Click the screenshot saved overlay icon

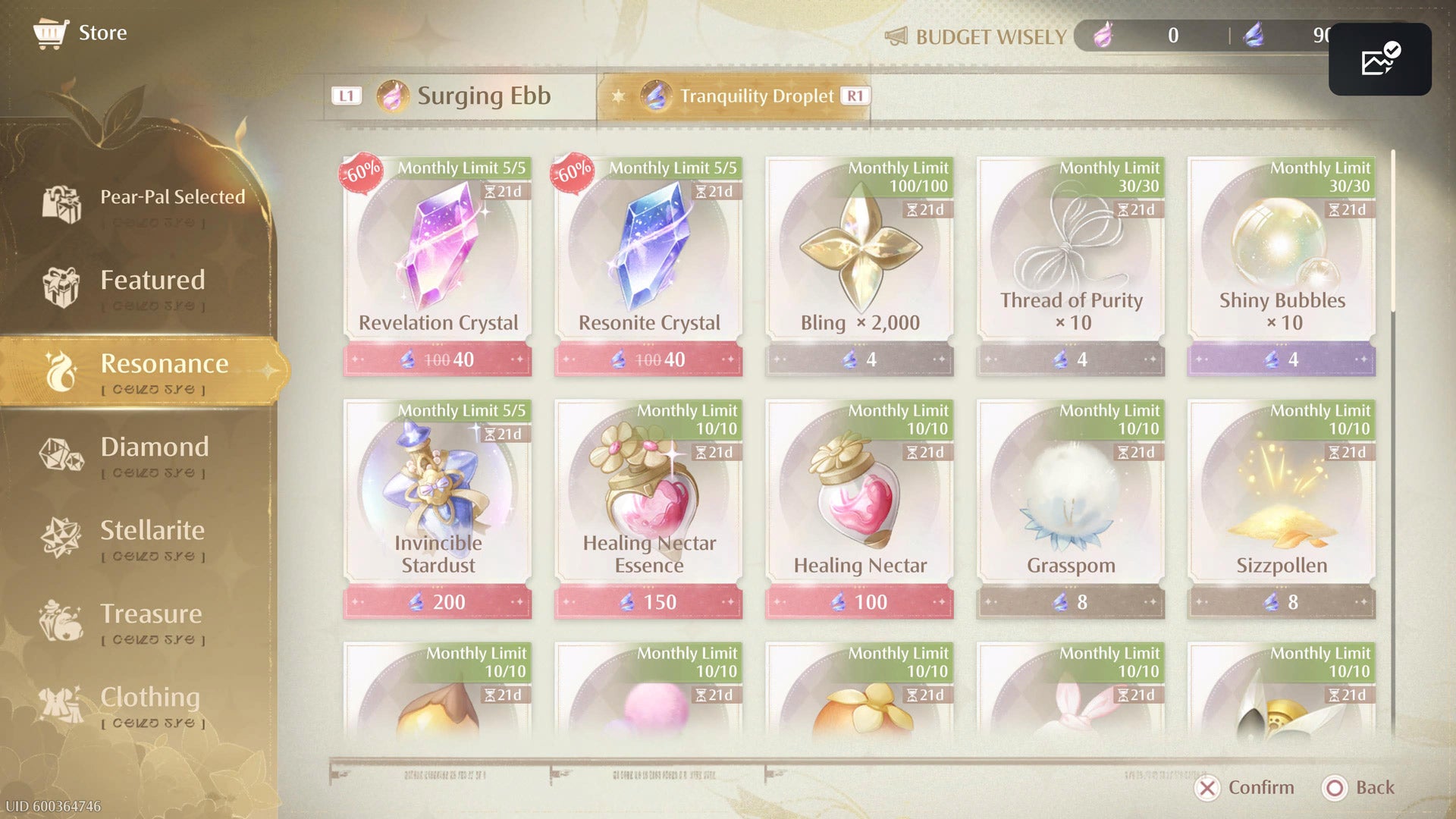(1379, 59)
